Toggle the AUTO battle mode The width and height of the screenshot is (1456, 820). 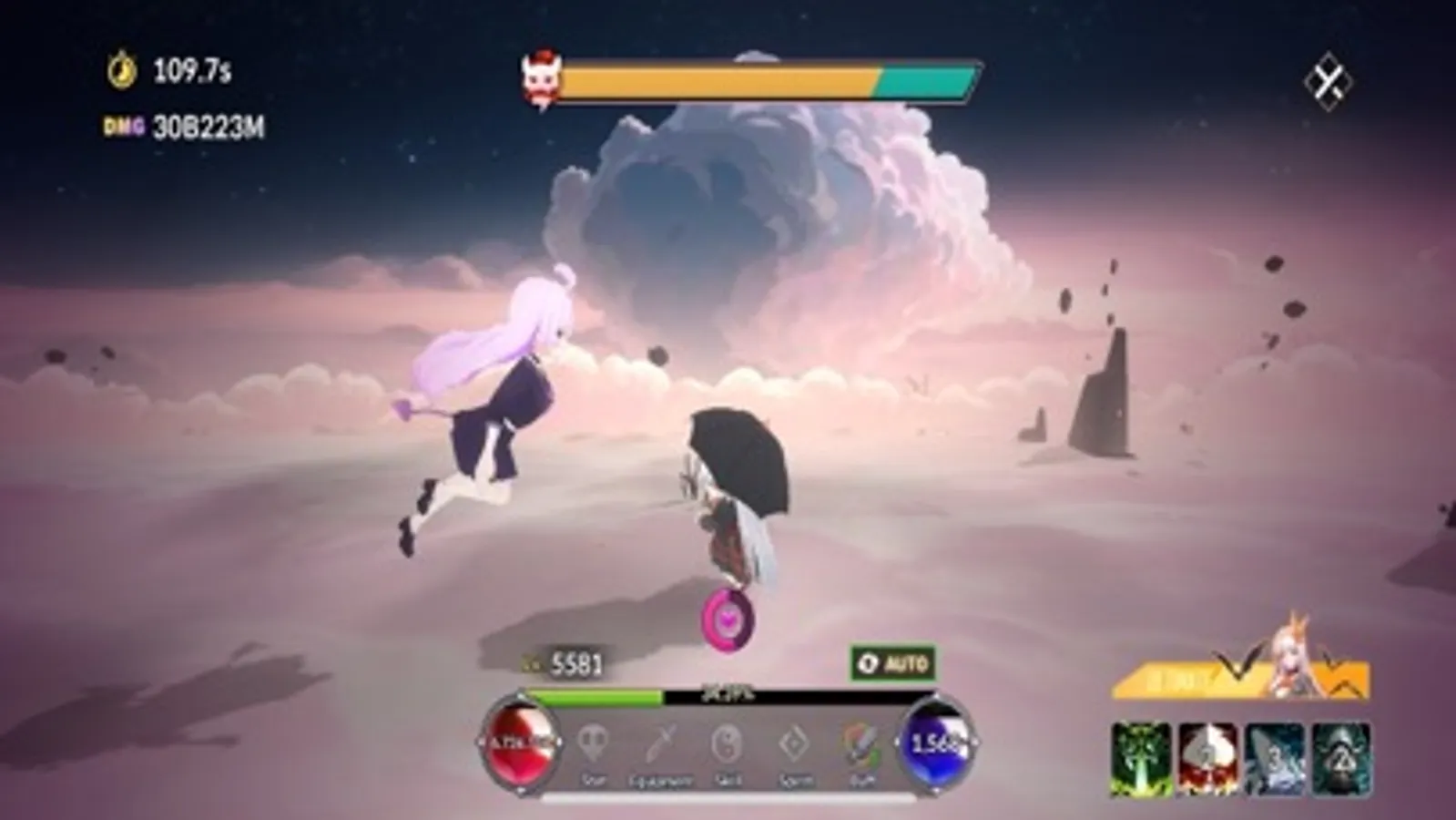[892, 663]
